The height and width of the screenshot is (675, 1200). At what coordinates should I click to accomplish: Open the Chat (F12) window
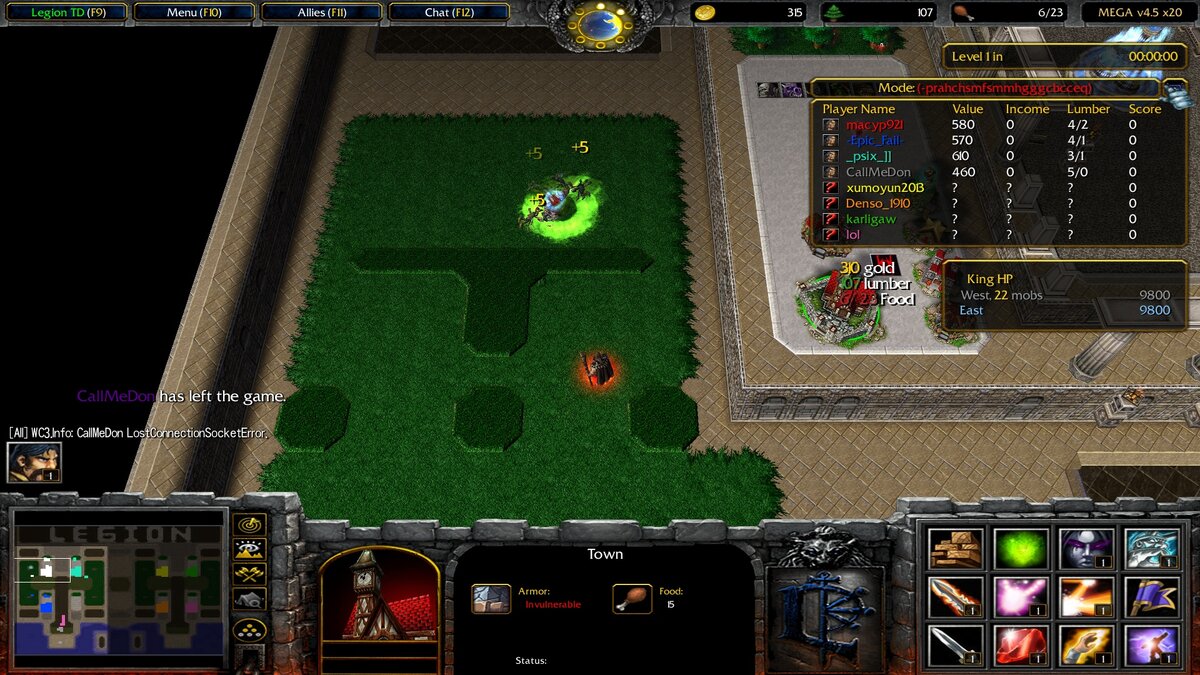pos(449,13)
